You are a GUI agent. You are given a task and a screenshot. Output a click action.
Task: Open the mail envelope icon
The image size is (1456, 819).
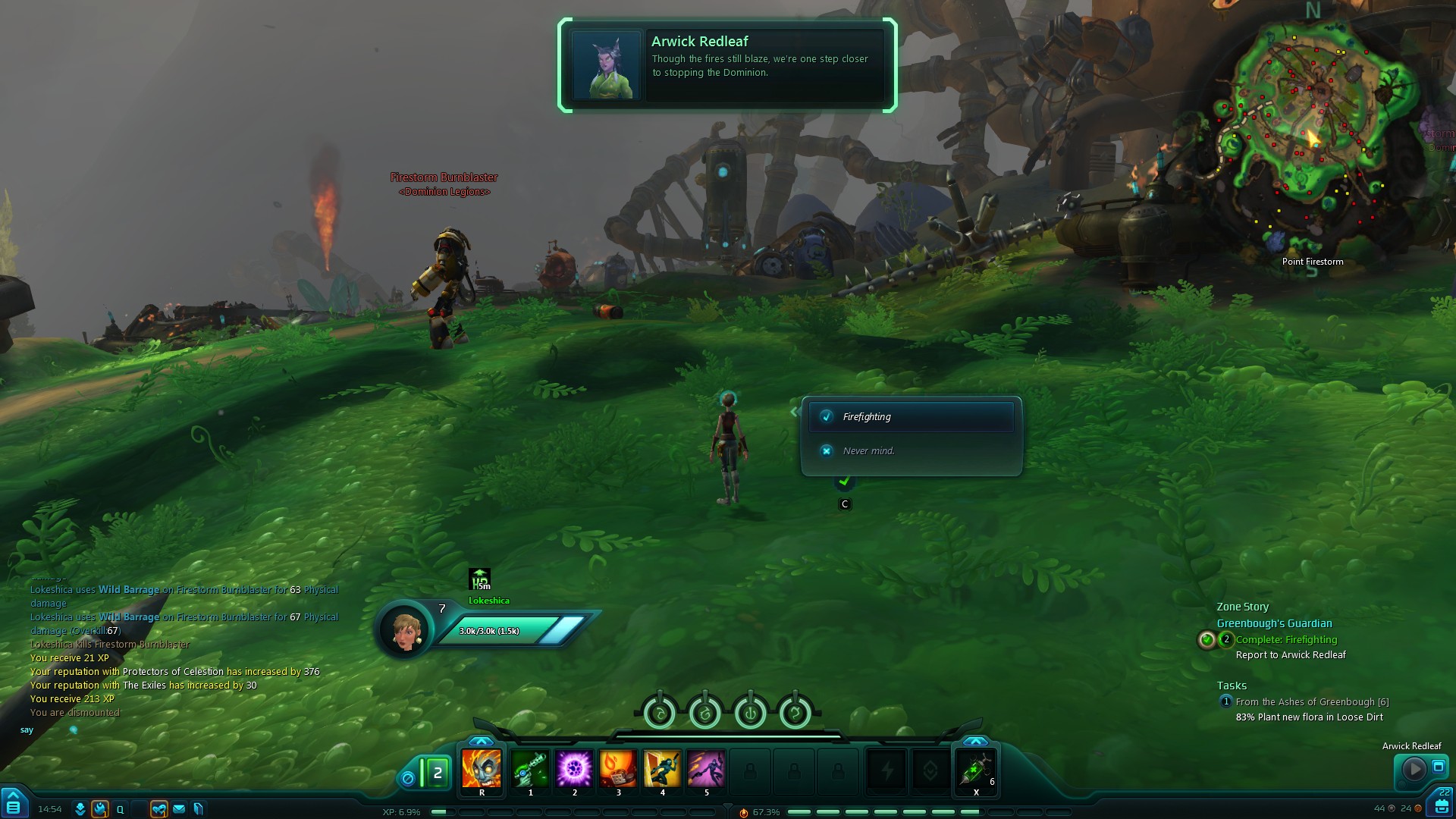(x=179, y=809)
